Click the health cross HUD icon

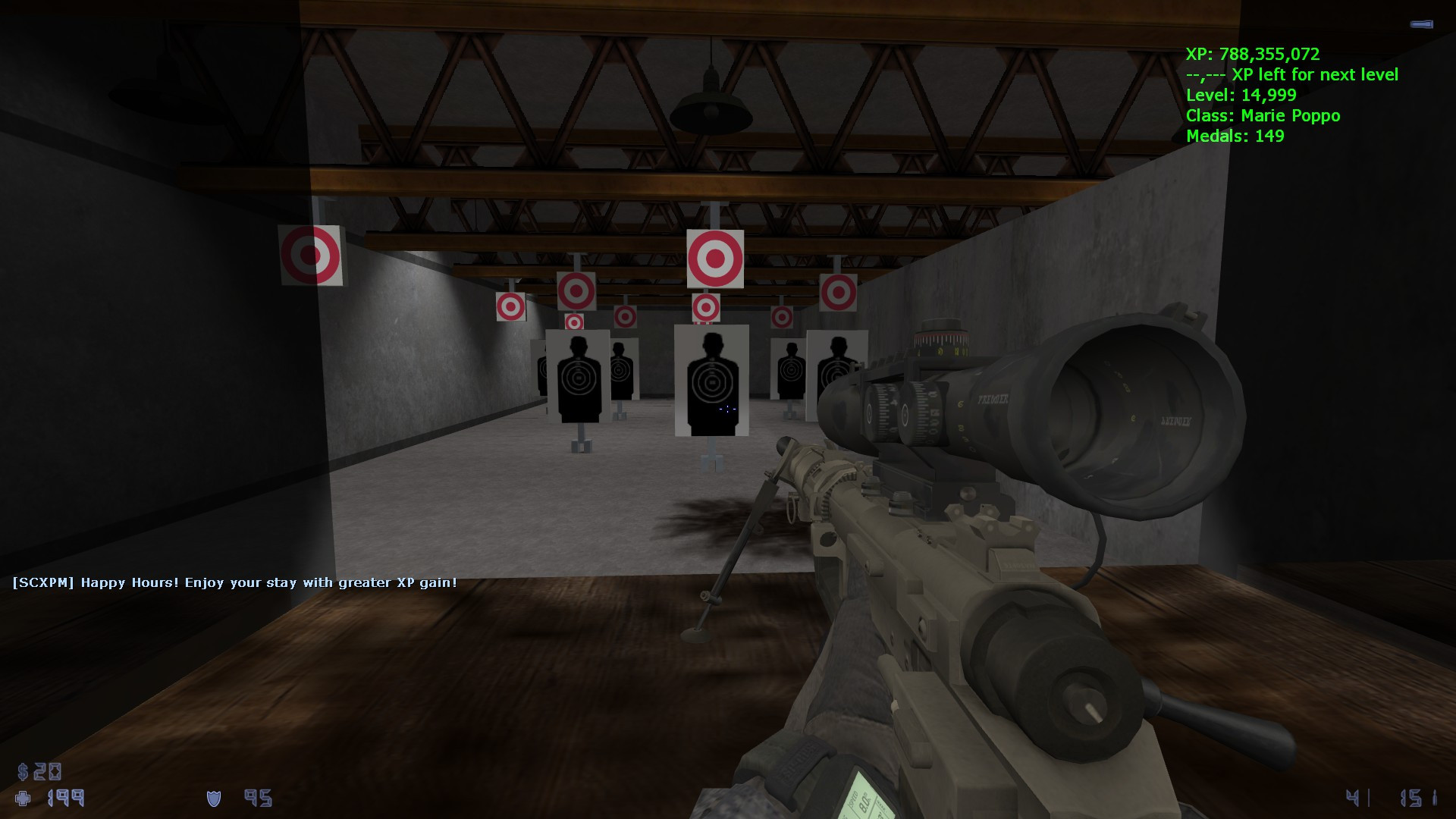coord(24,799)
